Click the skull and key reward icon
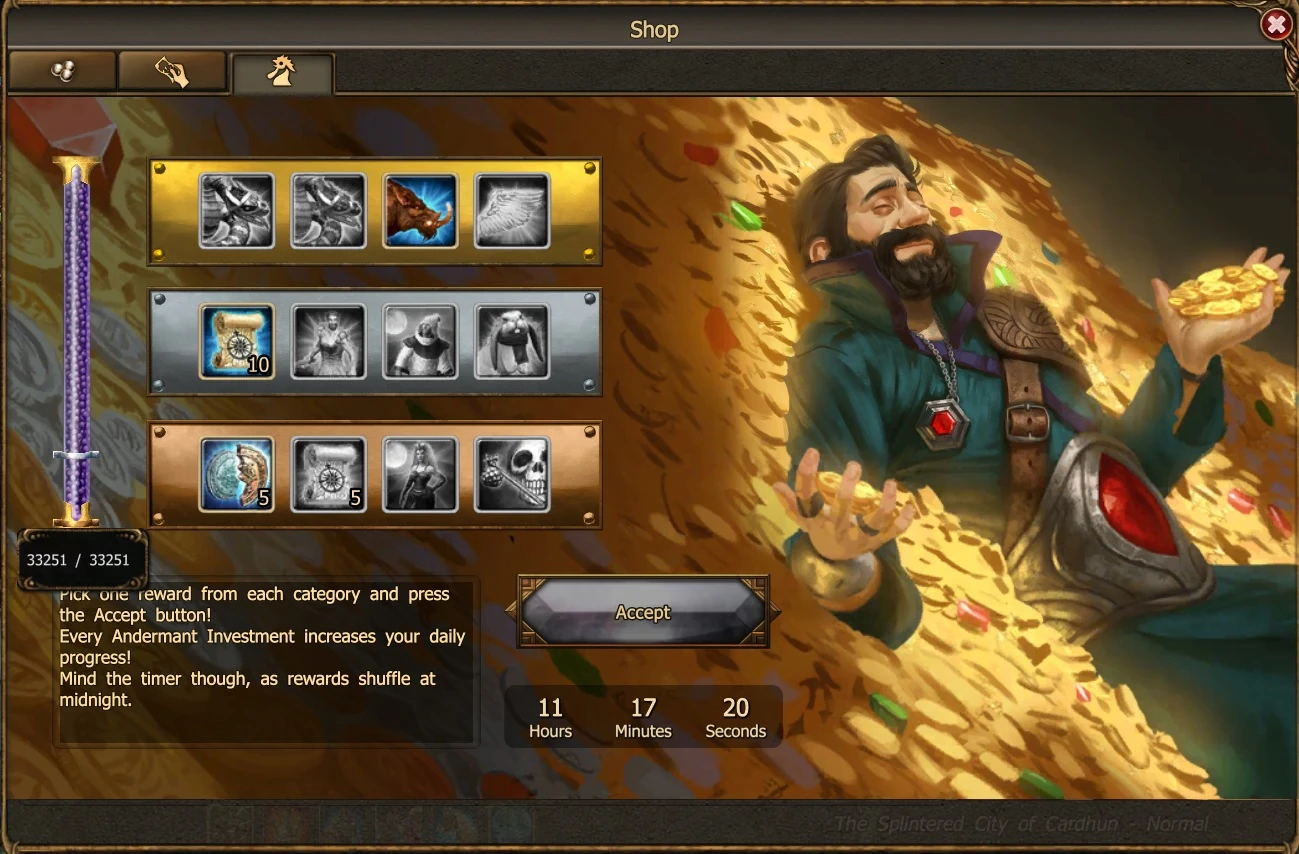Image resolution: width=1299 pixels, height=854 pixels. click(511, 475)
